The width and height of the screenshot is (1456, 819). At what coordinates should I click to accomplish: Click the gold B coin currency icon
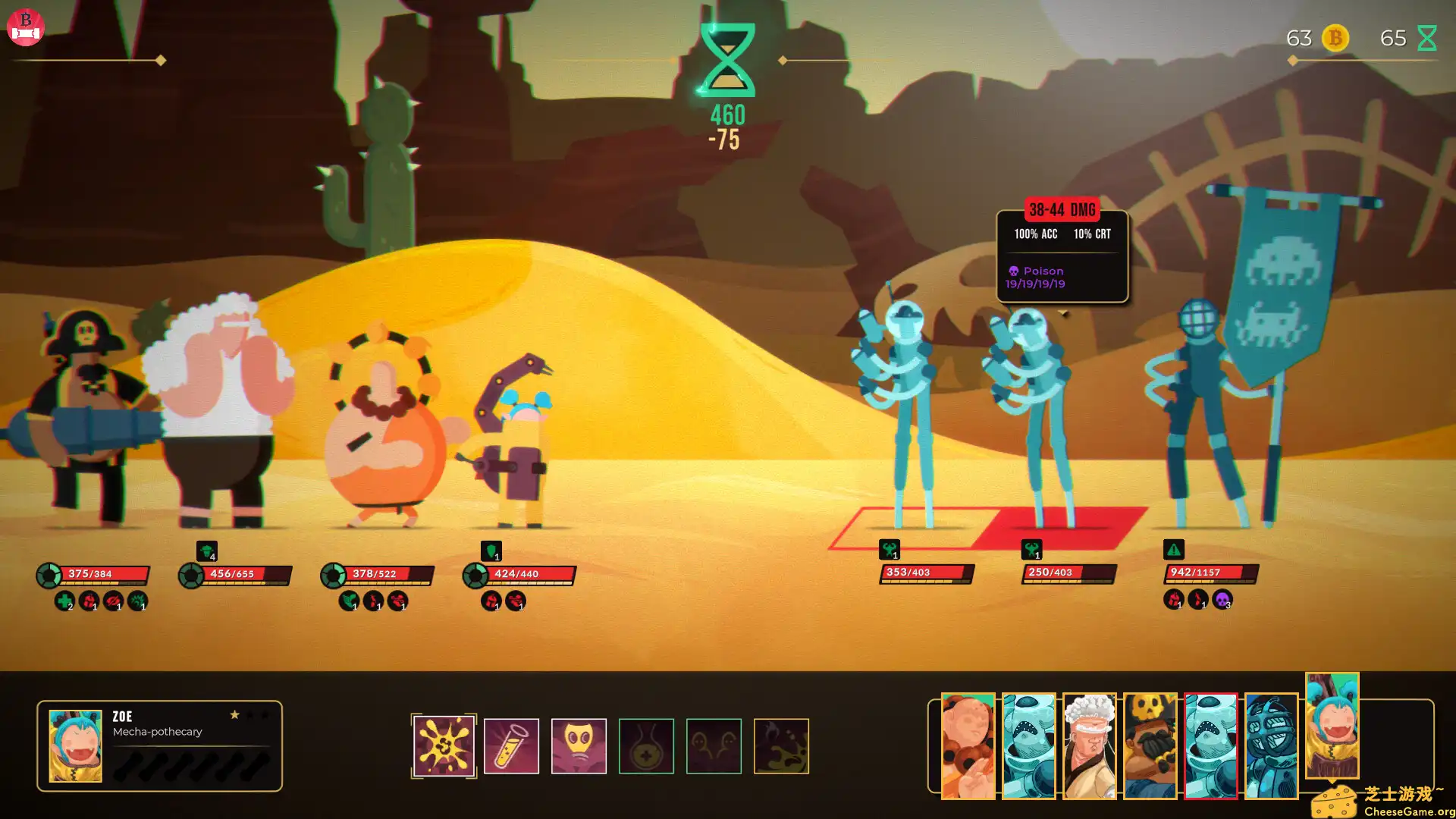click(x=1335, y=38)
